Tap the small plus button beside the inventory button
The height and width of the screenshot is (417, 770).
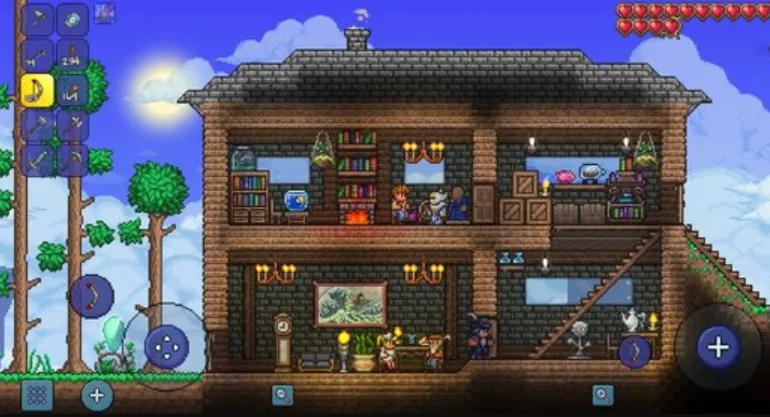[x=96, y=393]
